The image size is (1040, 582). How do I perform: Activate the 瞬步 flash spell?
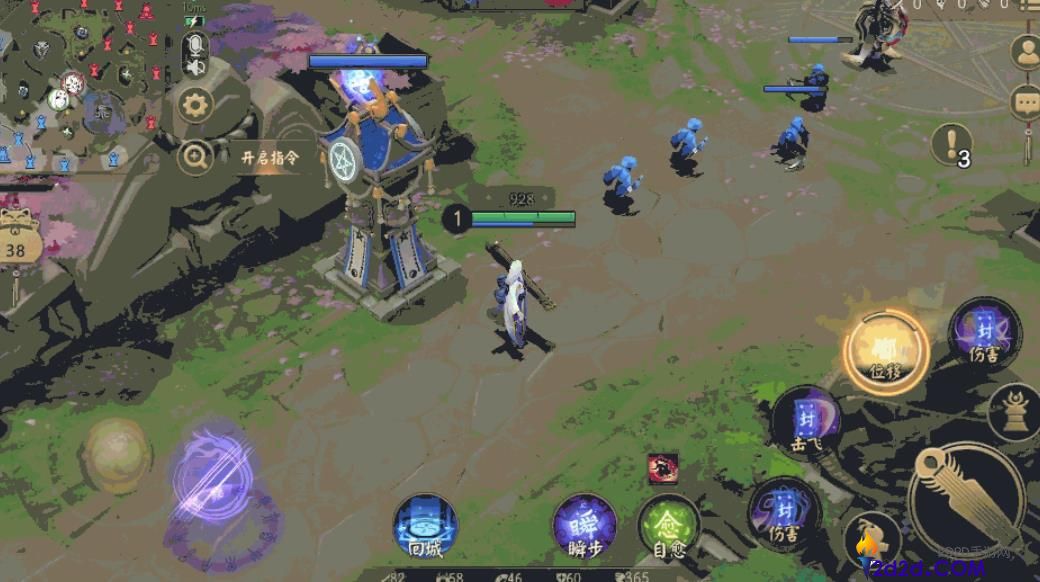[584, 526]
